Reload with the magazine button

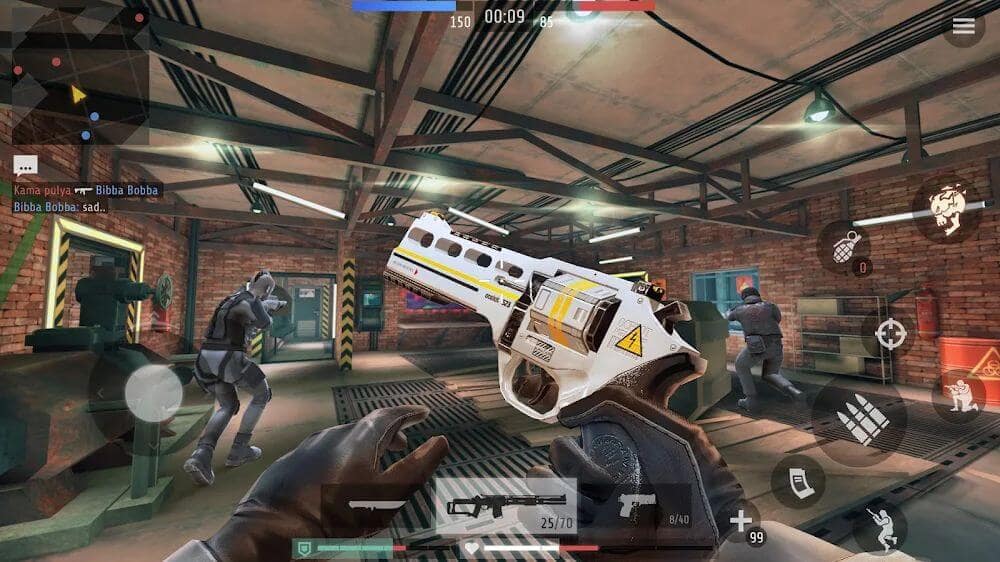[x=798, y=481]
